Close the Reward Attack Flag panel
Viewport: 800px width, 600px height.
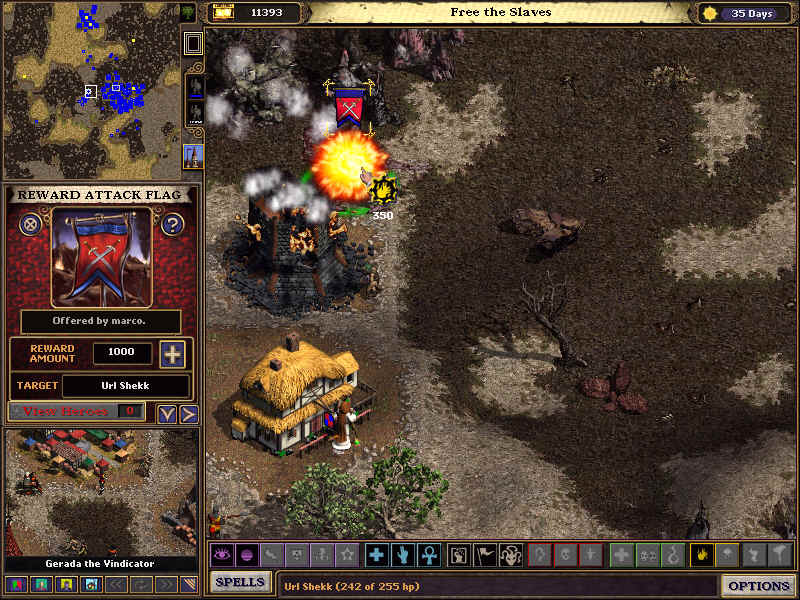coord(31,224)
